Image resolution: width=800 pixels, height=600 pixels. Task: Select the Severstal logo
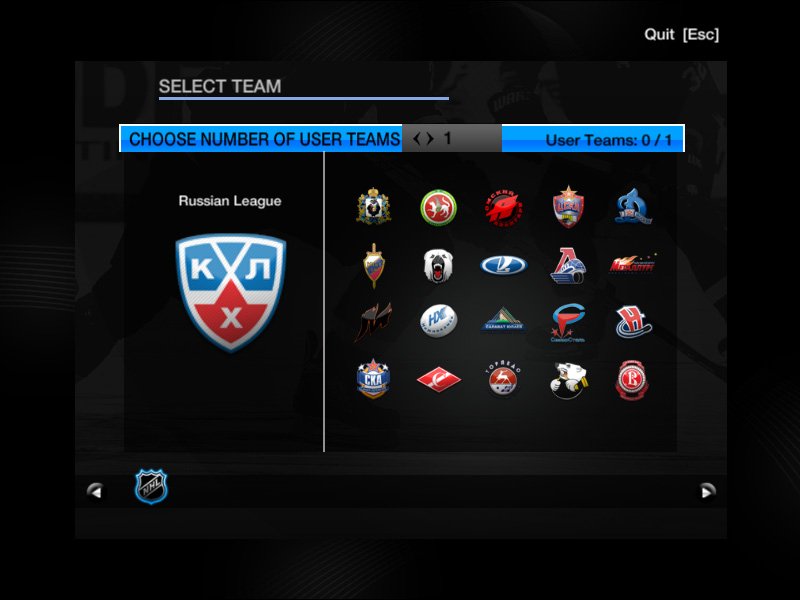pyautogui.click(x=567, y=323)
